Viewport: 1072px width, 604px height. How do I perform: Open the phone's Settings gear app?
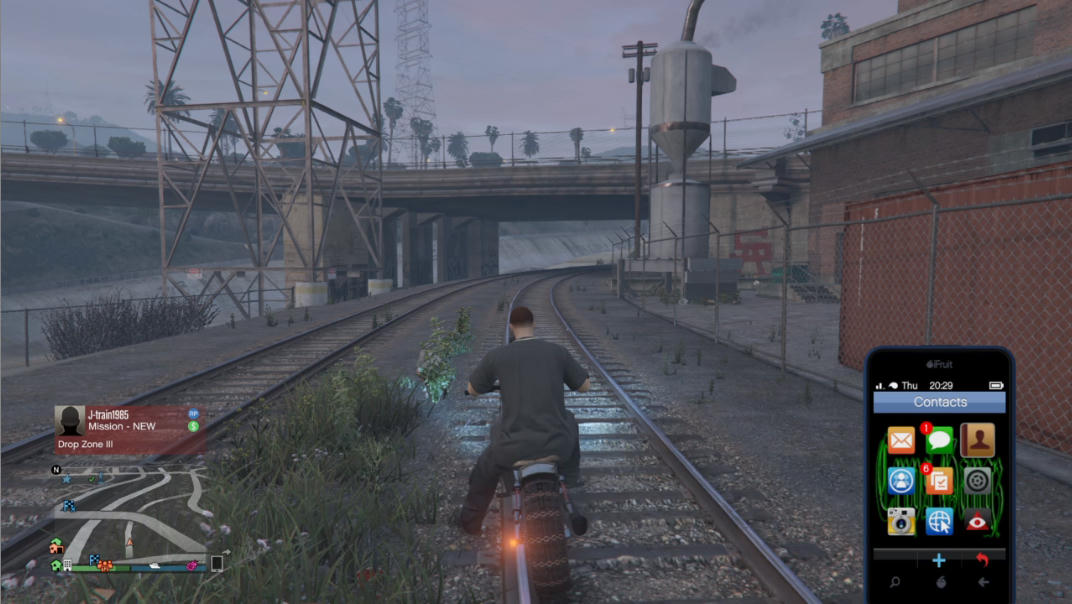click(x=977, y=481)
